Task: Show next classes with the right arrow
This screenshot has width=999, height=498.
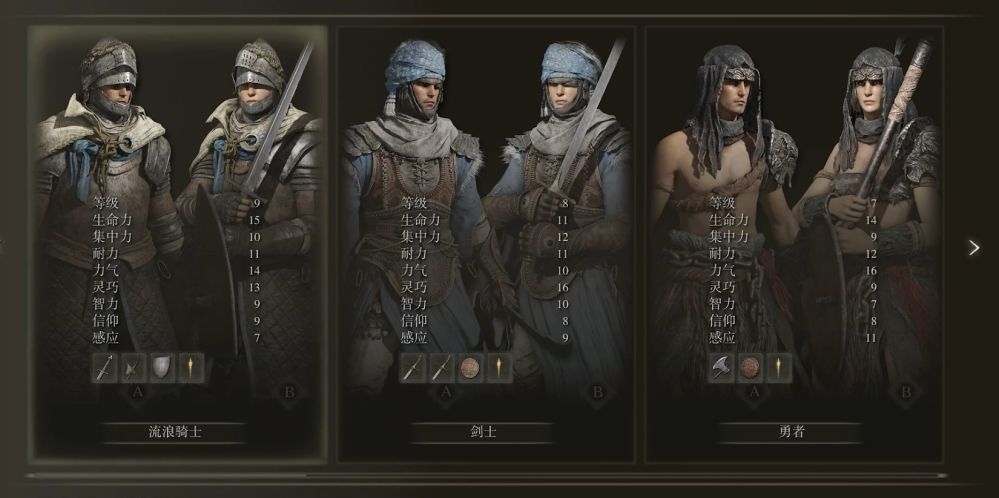Action: tap(974, 248)
